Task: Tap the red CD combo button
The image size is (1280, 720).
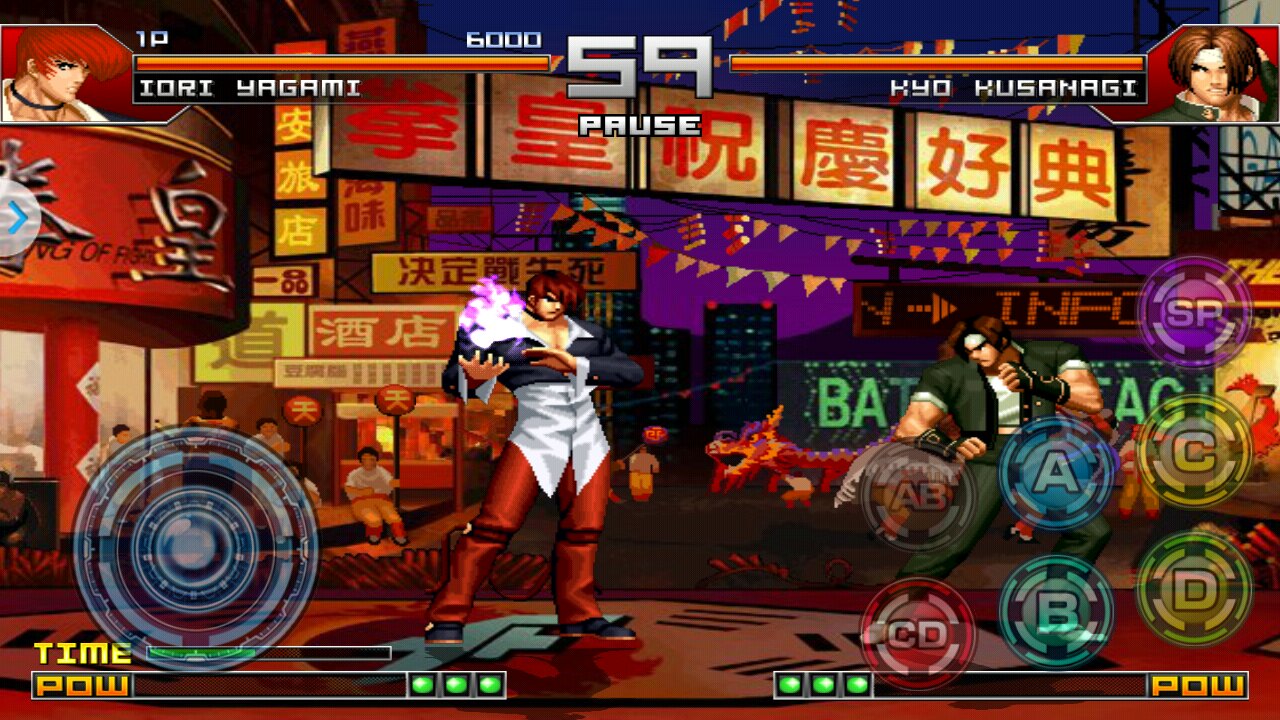Action: point(918,634)
